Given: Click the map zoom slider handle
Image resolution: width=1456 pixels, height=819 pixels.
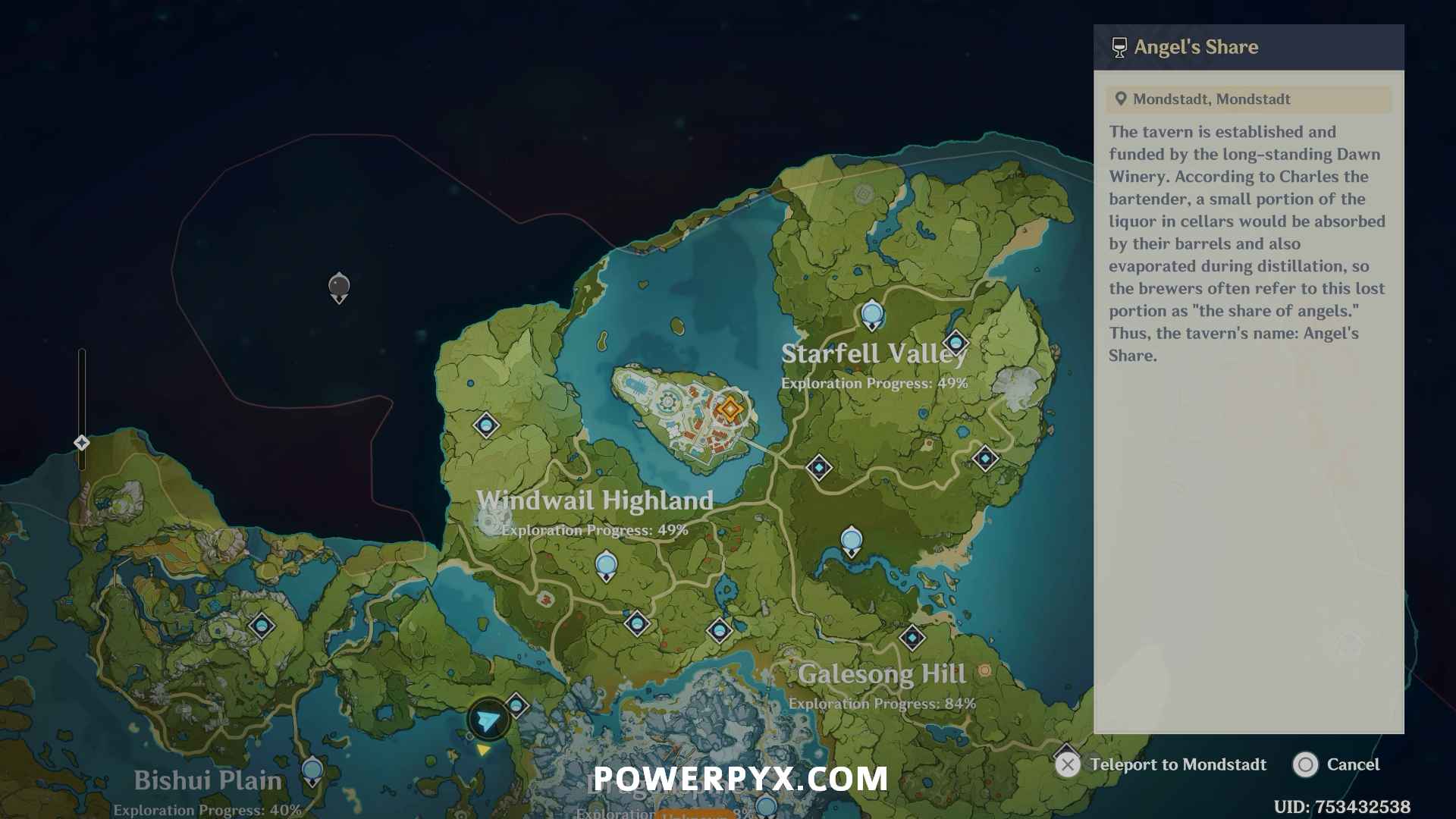Looking at the screenshot, I should [82, 443].
